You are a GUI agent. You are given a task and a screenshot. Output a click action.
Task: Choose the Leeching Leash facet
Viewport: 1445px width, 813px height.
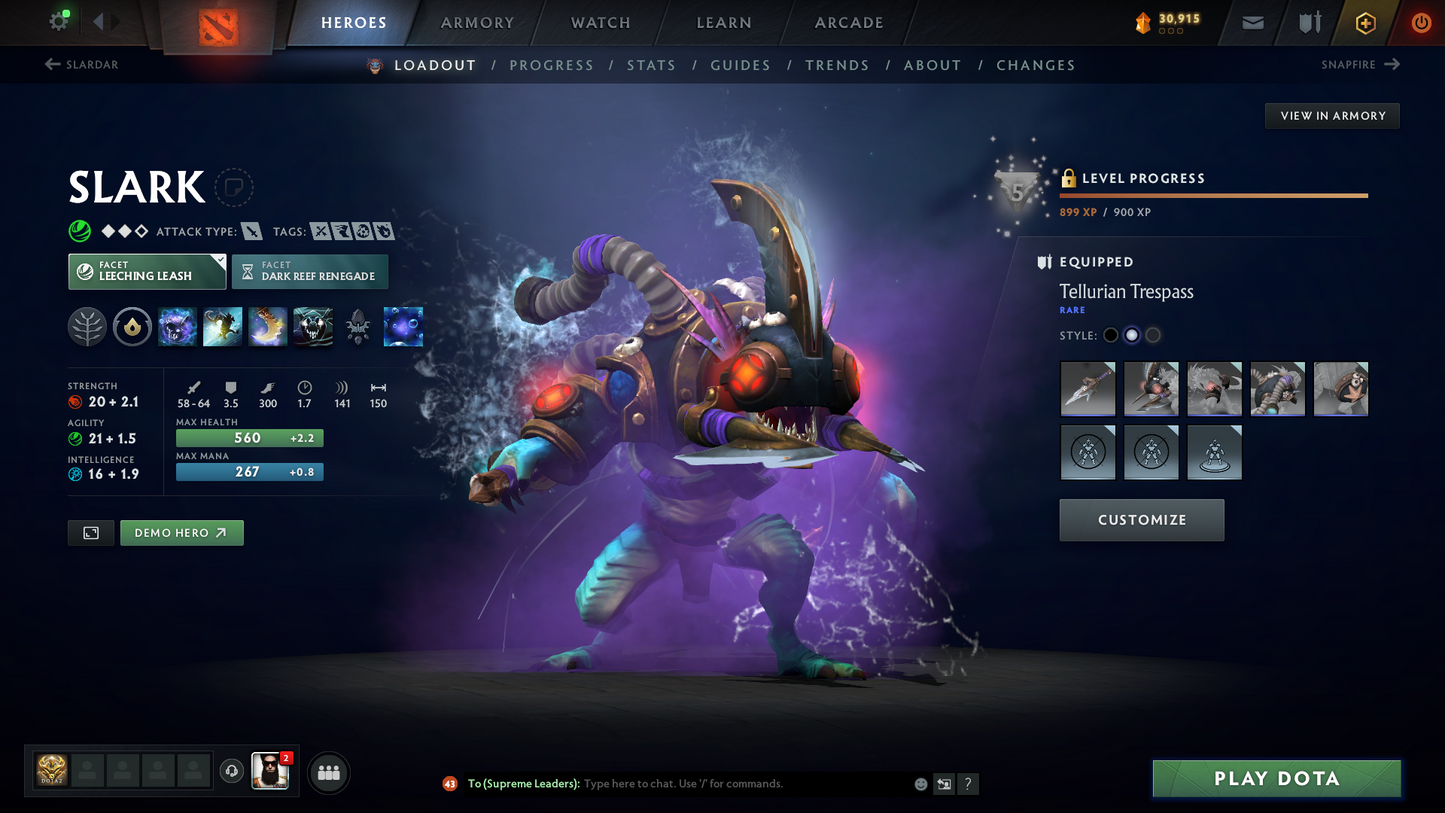tap(147, 271)
